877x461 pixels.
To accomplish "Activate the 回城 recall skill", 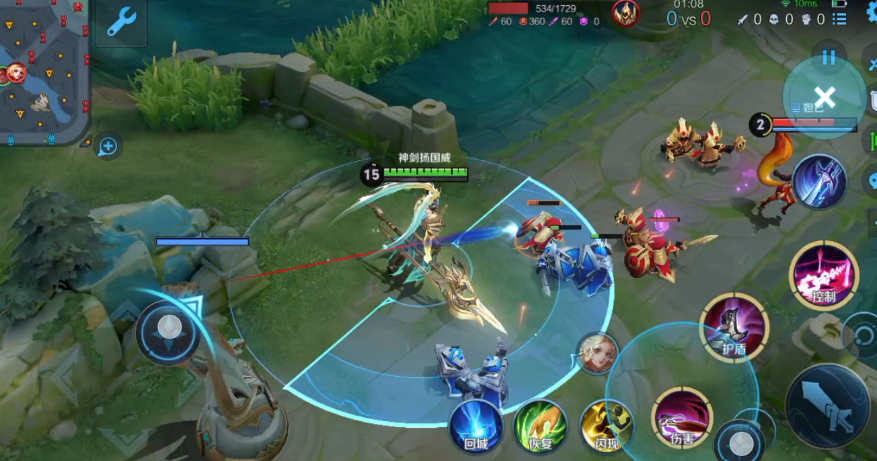I will pos(475,425).
